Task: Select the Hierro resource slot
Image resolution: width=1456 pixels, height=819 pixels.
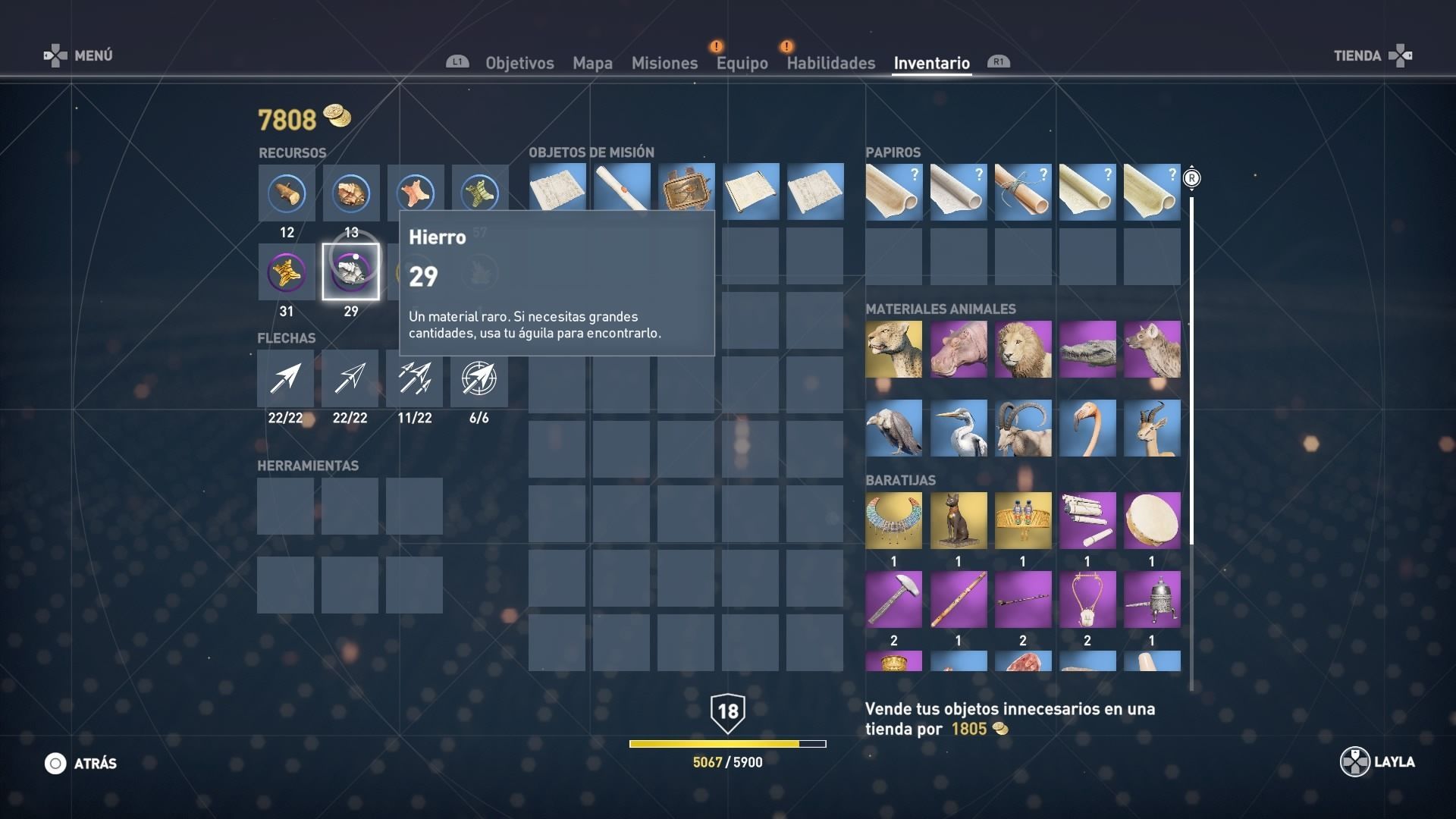Action: click(350, 271)
